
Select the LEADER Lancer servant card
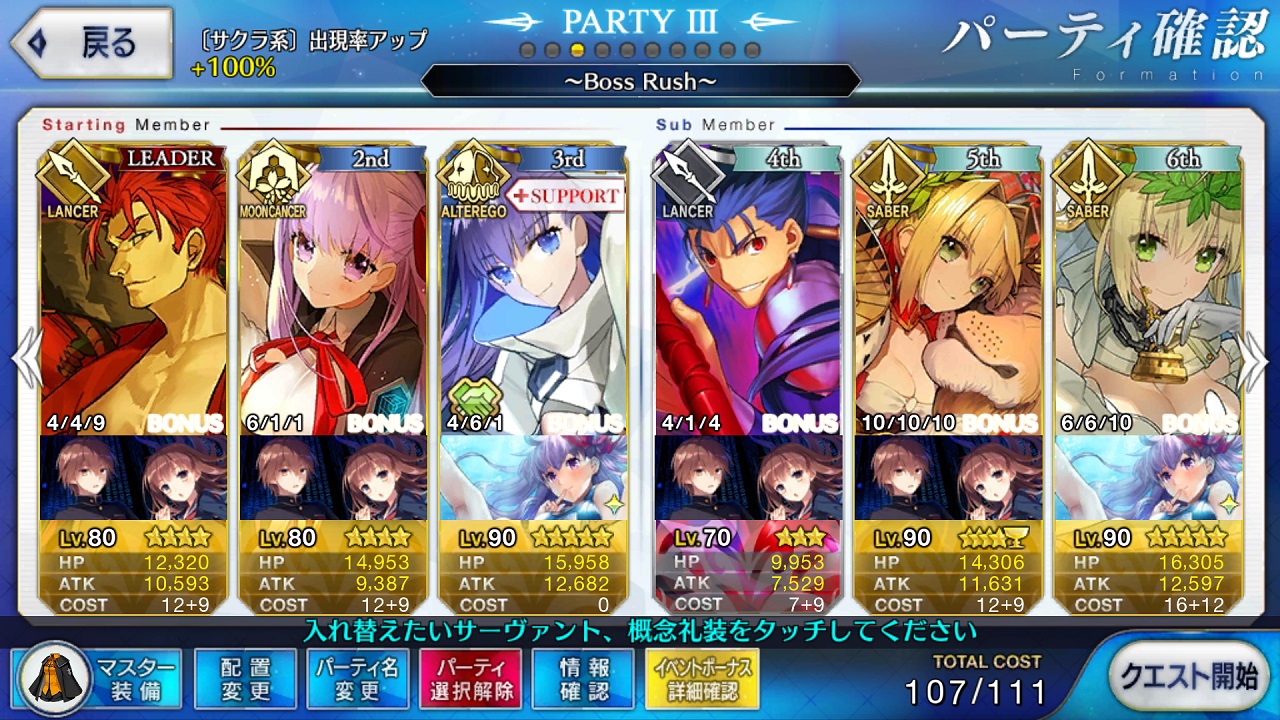[x=133, y=290]
